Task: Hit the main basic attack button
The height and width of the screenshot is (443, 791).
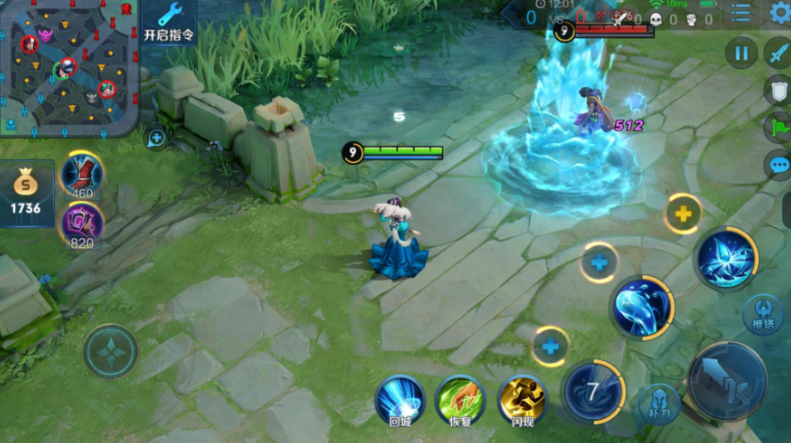Action: pos(727,381)
